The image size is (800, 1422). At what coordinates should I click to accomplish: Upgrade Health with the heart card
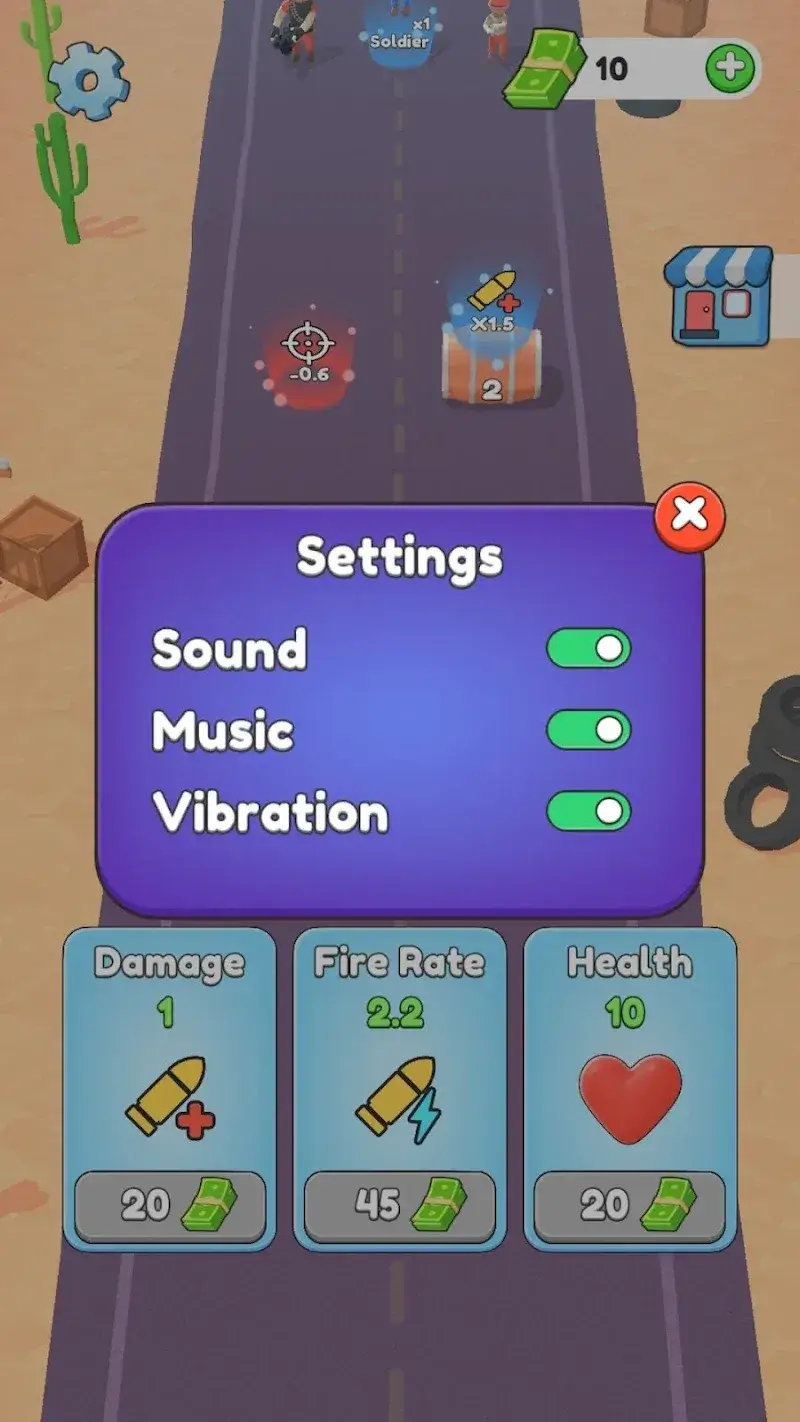click(x=630, y=1206)
